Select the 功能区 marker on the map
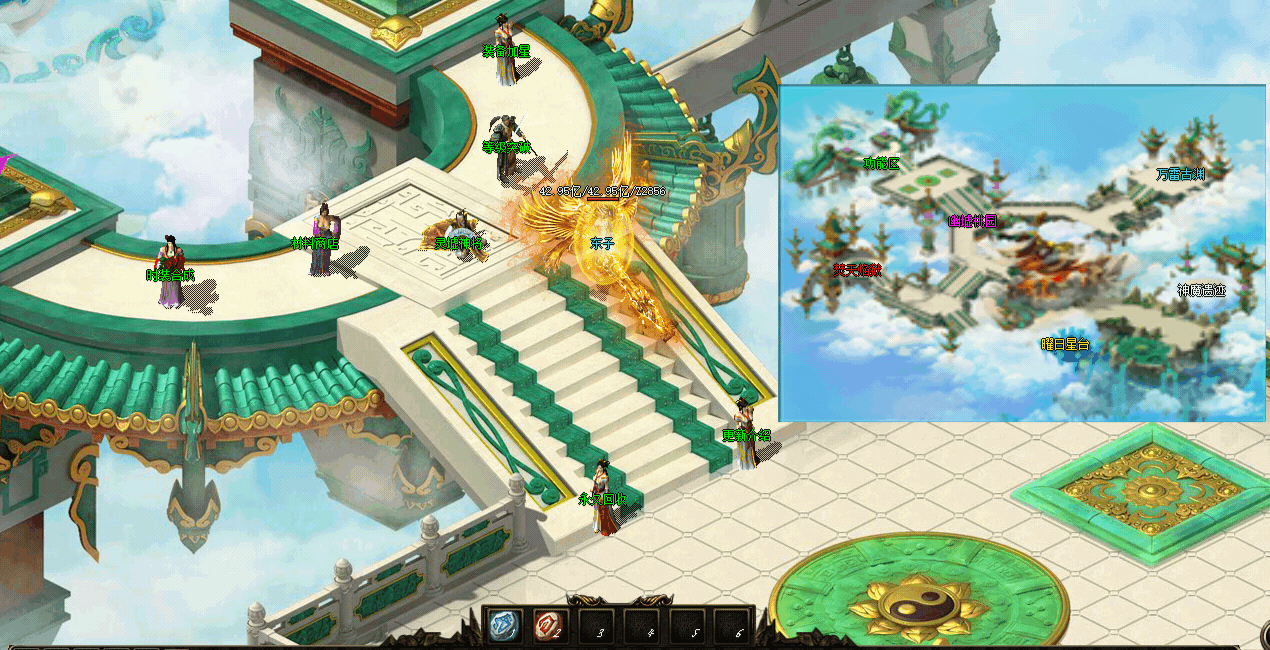 point(882,163)
